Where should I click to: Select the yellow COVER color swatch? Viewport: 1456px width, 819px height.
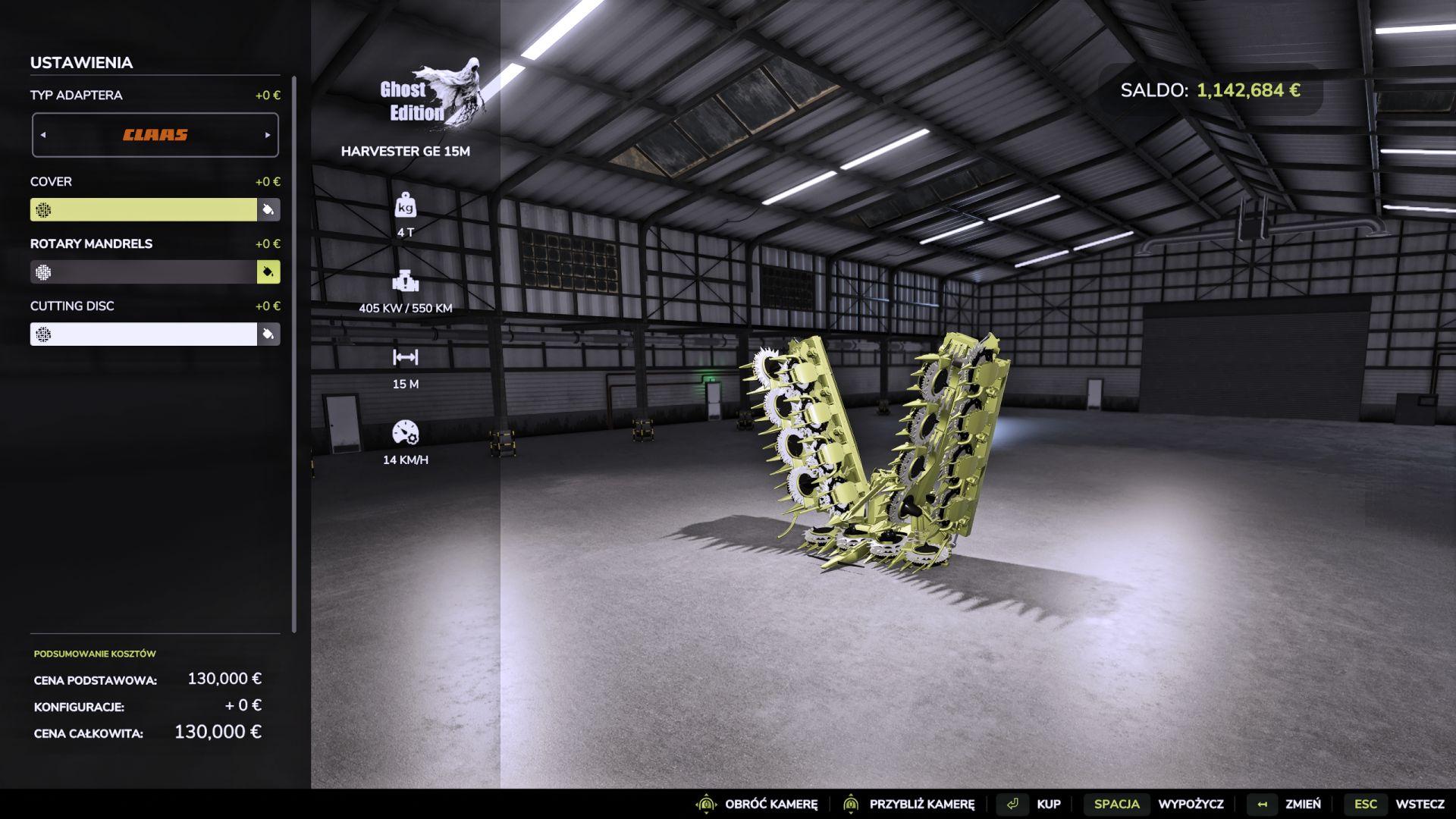[x=144, y=209]
